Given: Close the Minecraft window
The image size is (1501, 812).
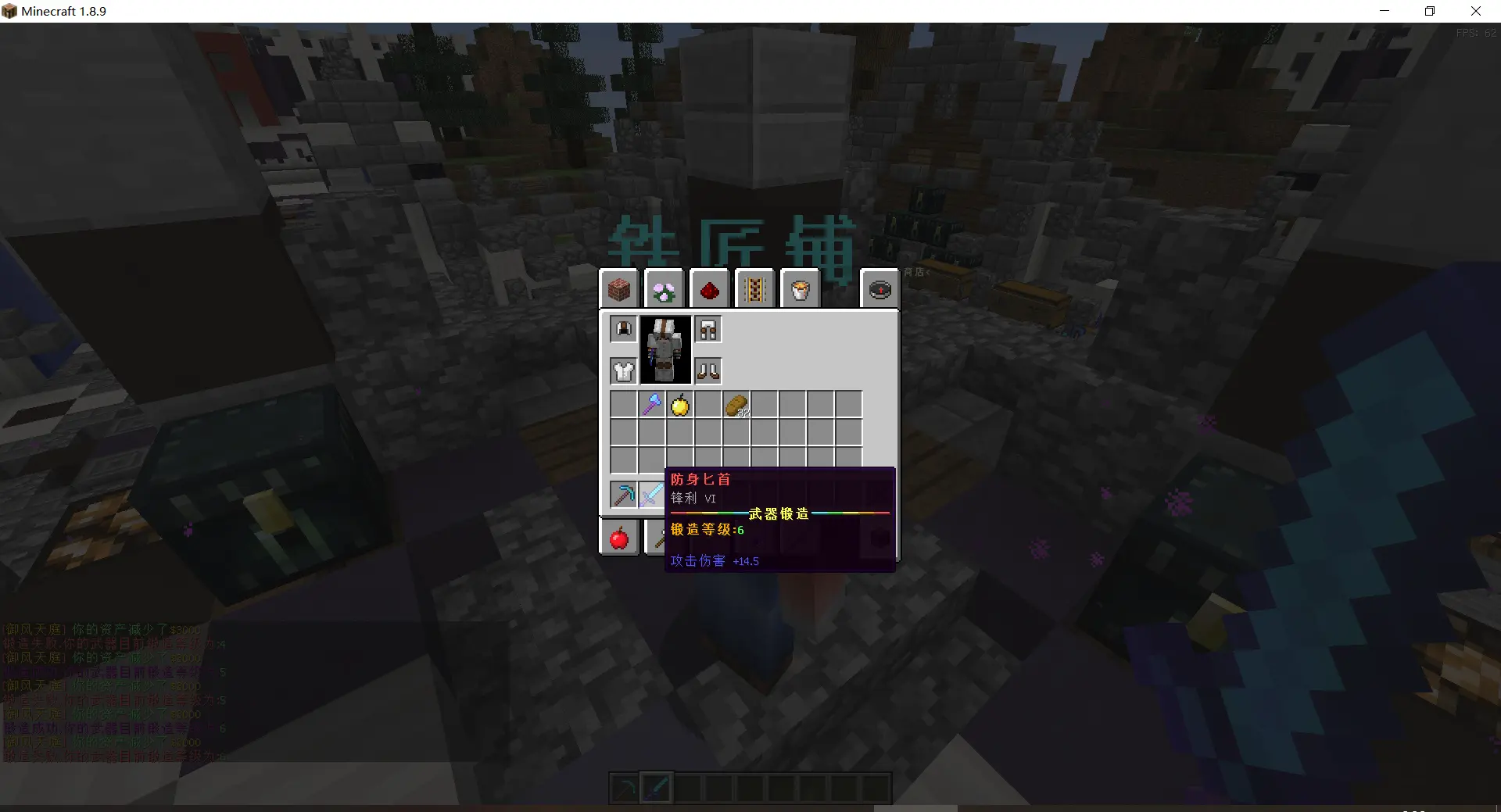Looking at the screenshot, I should tap(1476, 11).
